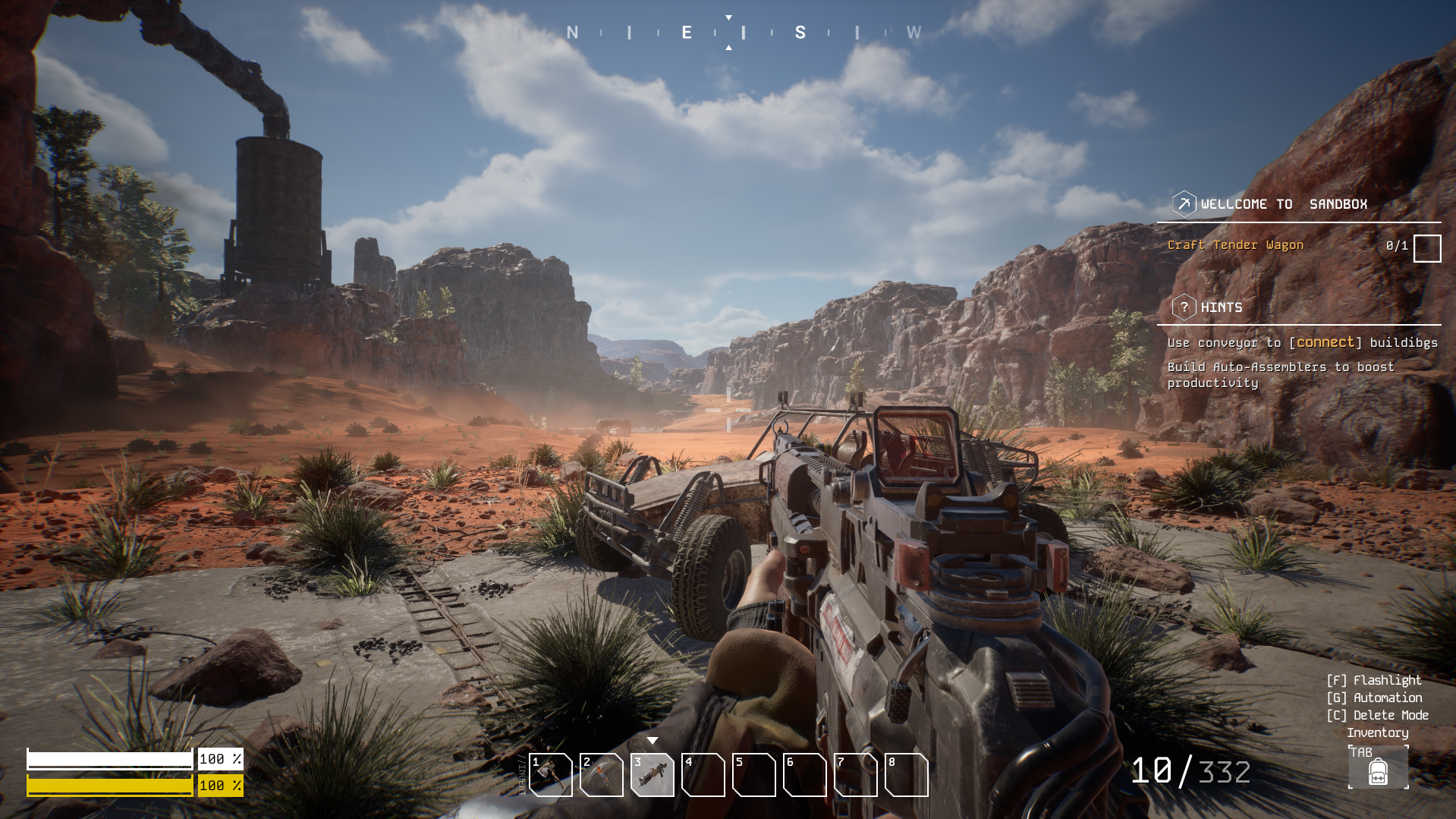Screen dimensions: 1456x819
Task: Click the Welcome to Sandbox arrow icon
Action: click(1184, 204)
